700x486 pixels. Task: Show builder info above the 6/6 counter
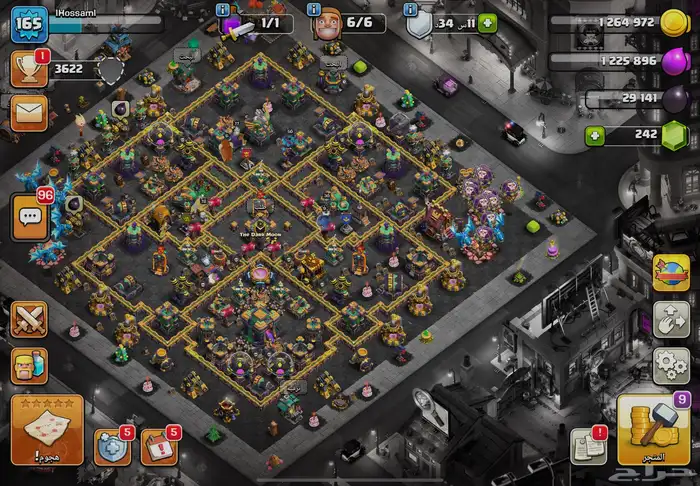pyautogui.click(x=314, y=8)
